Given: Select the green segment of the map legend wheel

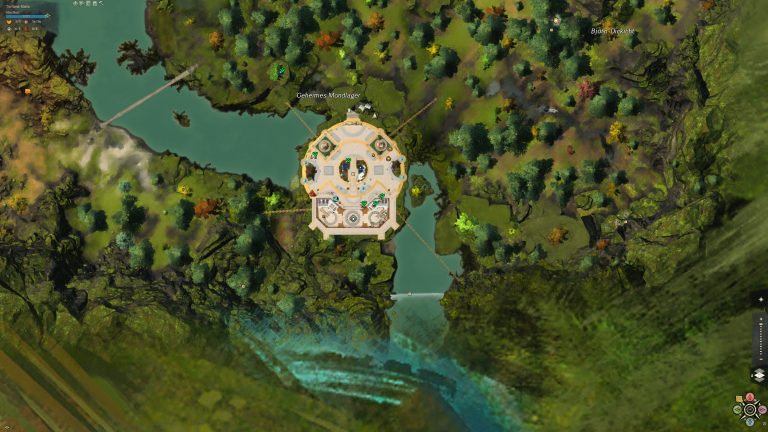Looking at the screenshot, I should 737,410.
